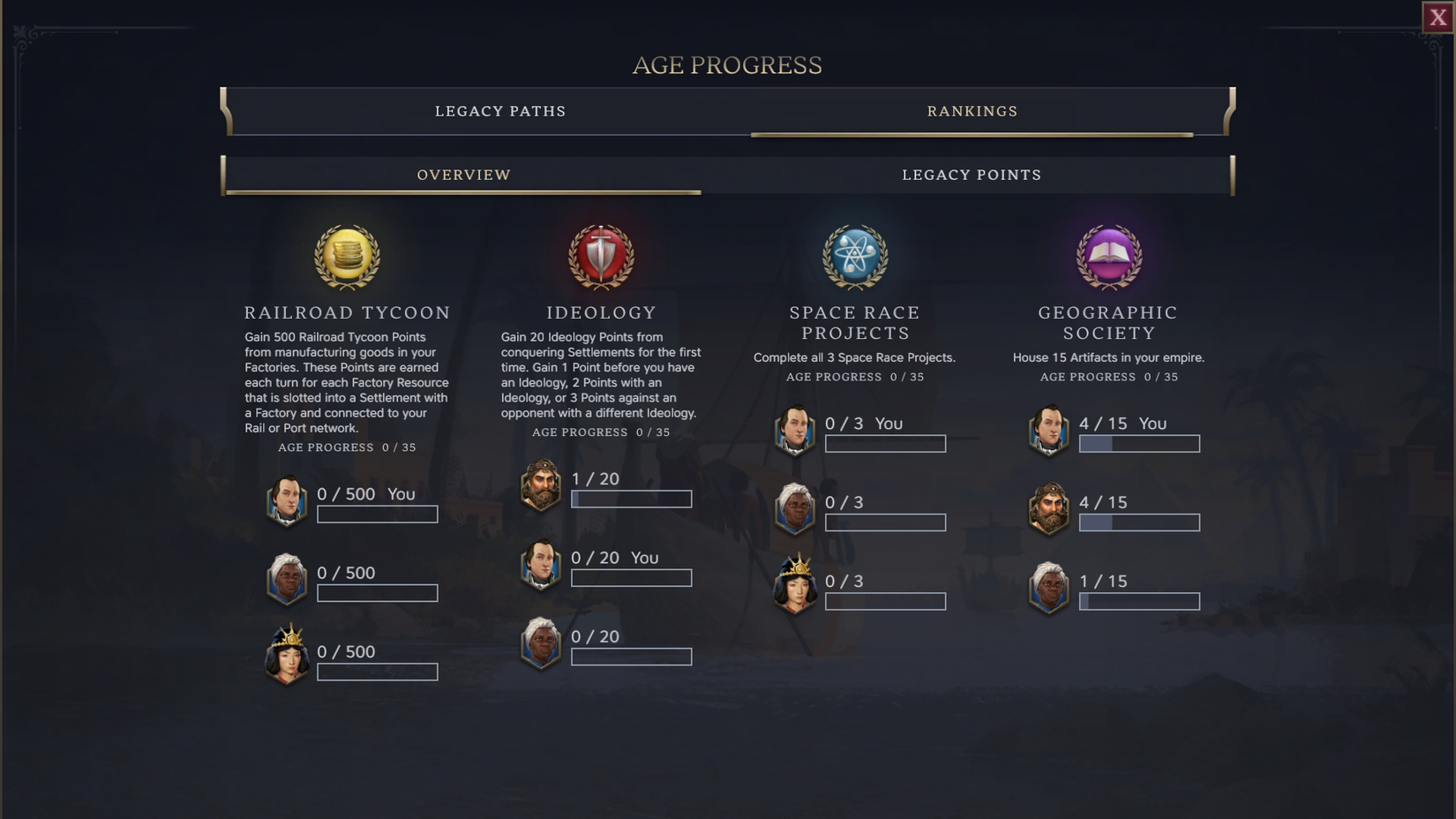Image resolution: width=1456 pixels, height=819 pixels.
Task: Click your leader portrait under Railroad Tycoon
Action: tap(287, 499)
